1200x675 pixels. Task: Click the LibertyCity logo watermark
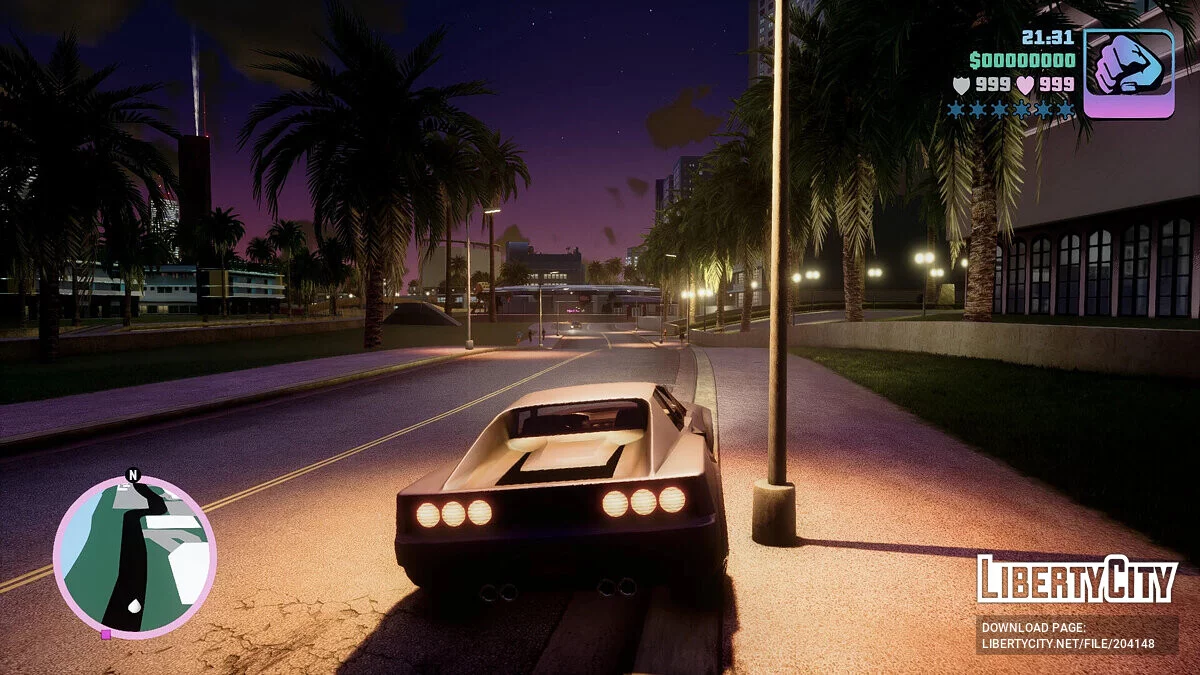tap(1077, 579)
